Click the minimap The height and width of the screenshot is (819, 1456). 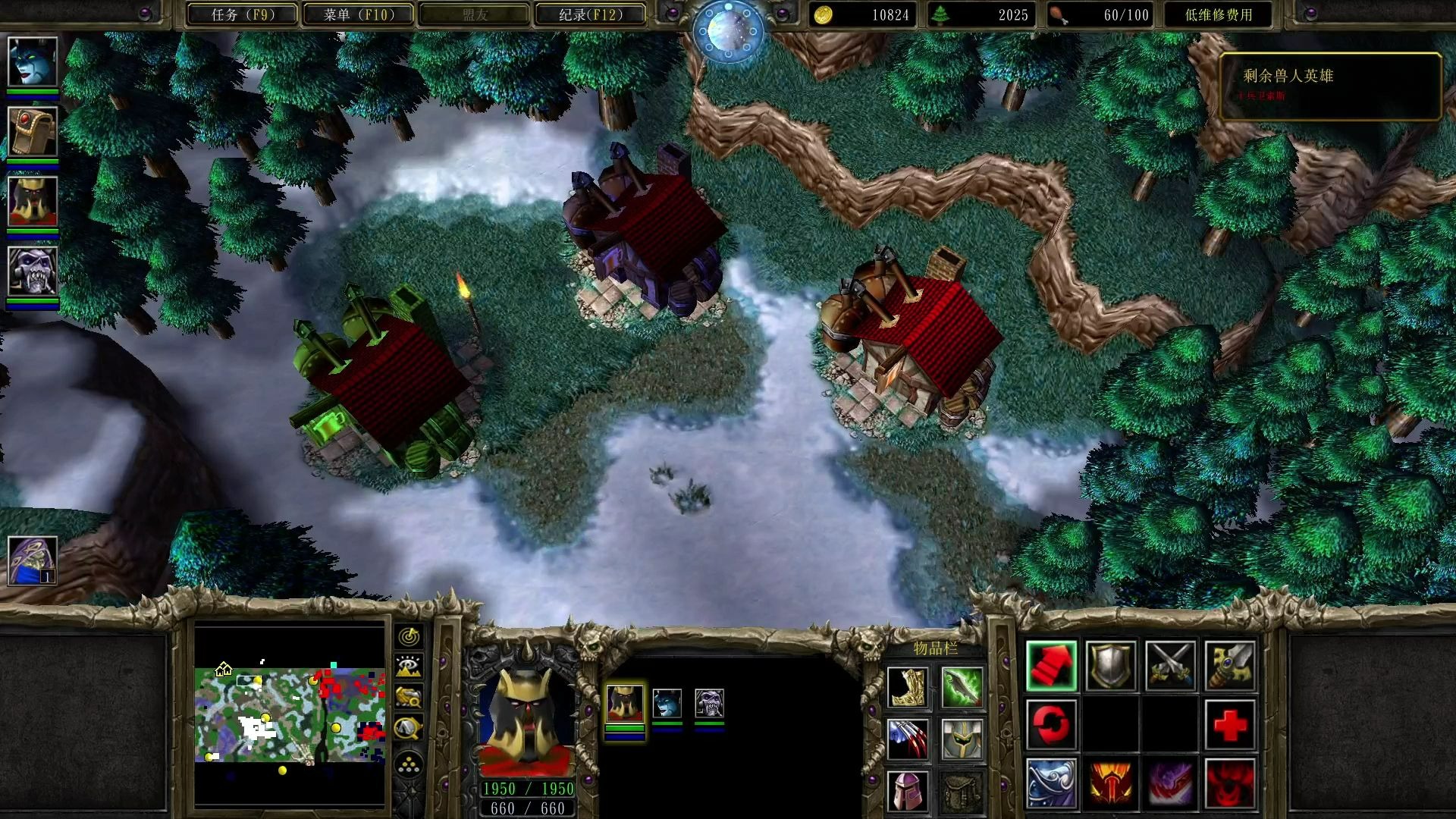[290, 714]
